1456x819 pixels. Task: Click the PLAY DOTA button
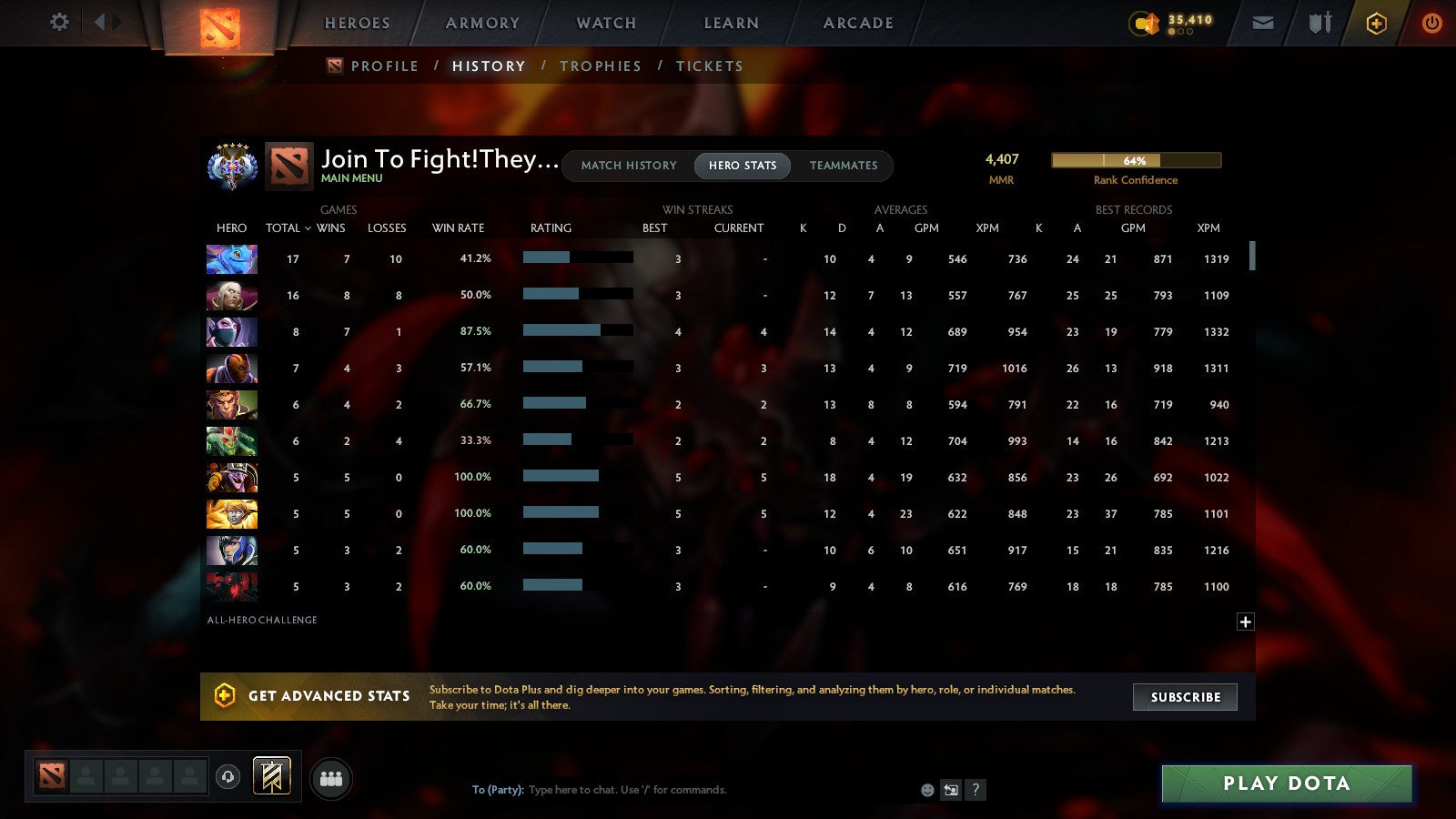click(1286, 783)
